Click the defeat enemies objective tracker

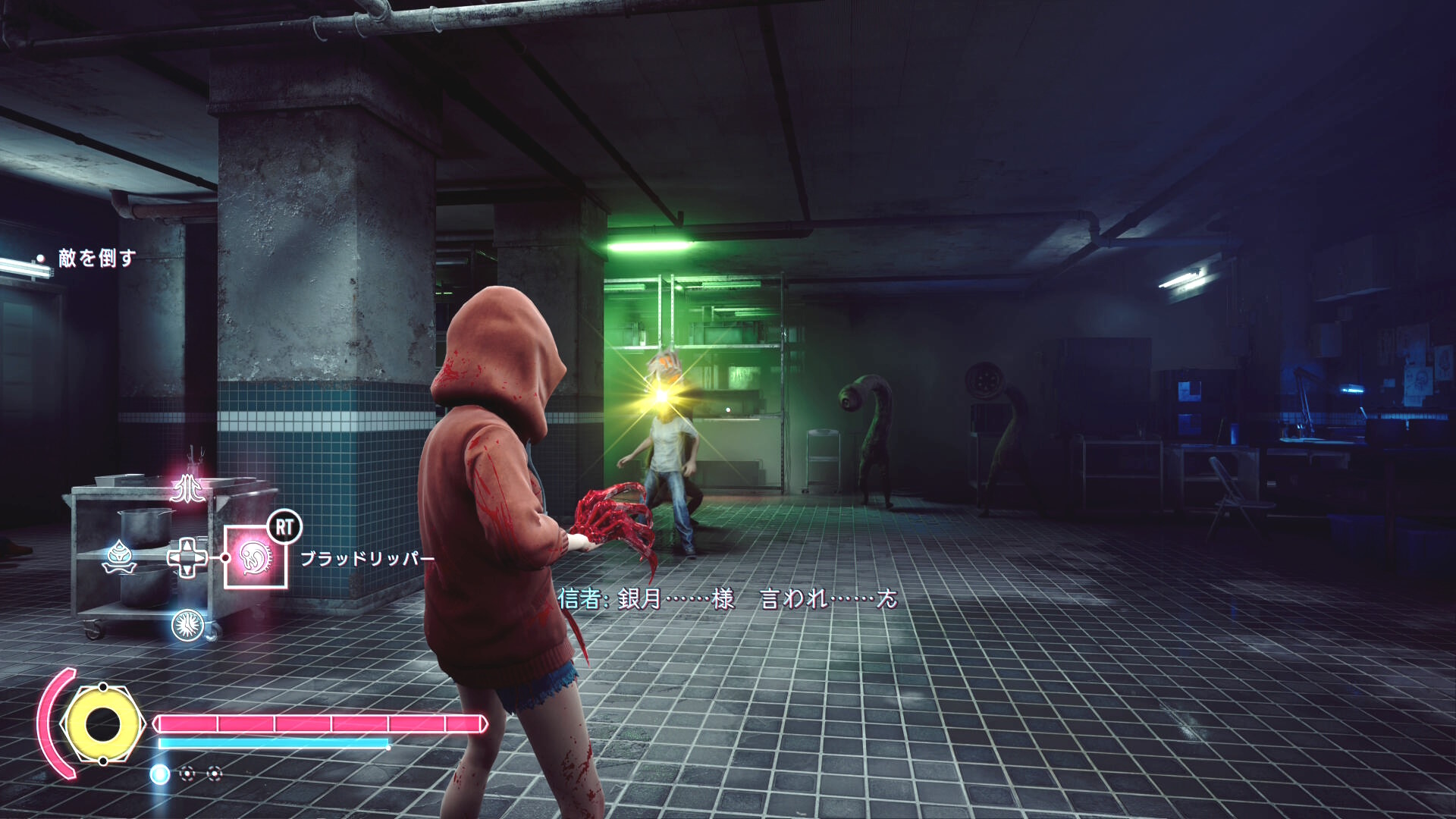(96, 259)
